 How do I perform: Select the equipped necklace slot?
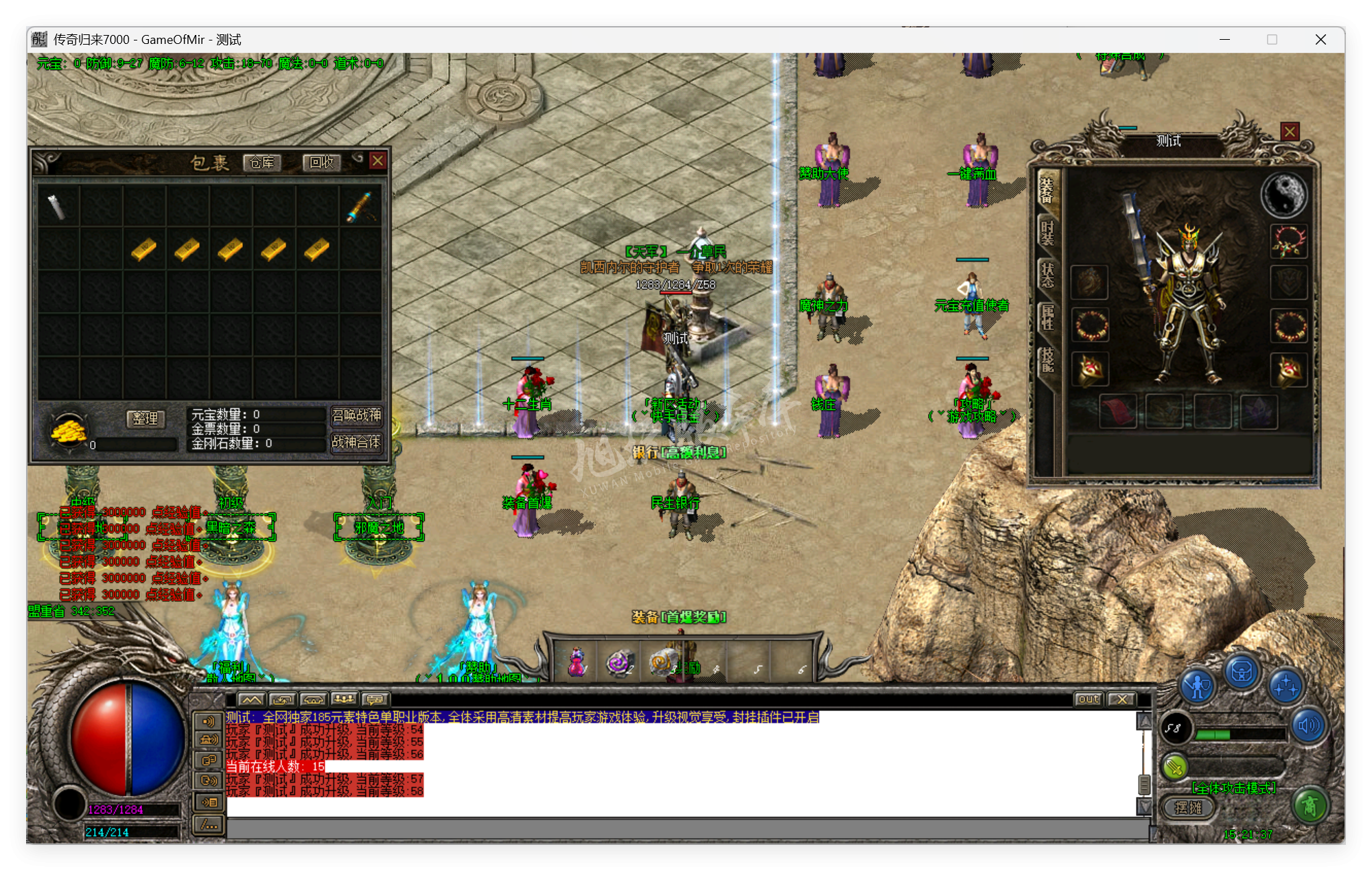(1289, 242)
